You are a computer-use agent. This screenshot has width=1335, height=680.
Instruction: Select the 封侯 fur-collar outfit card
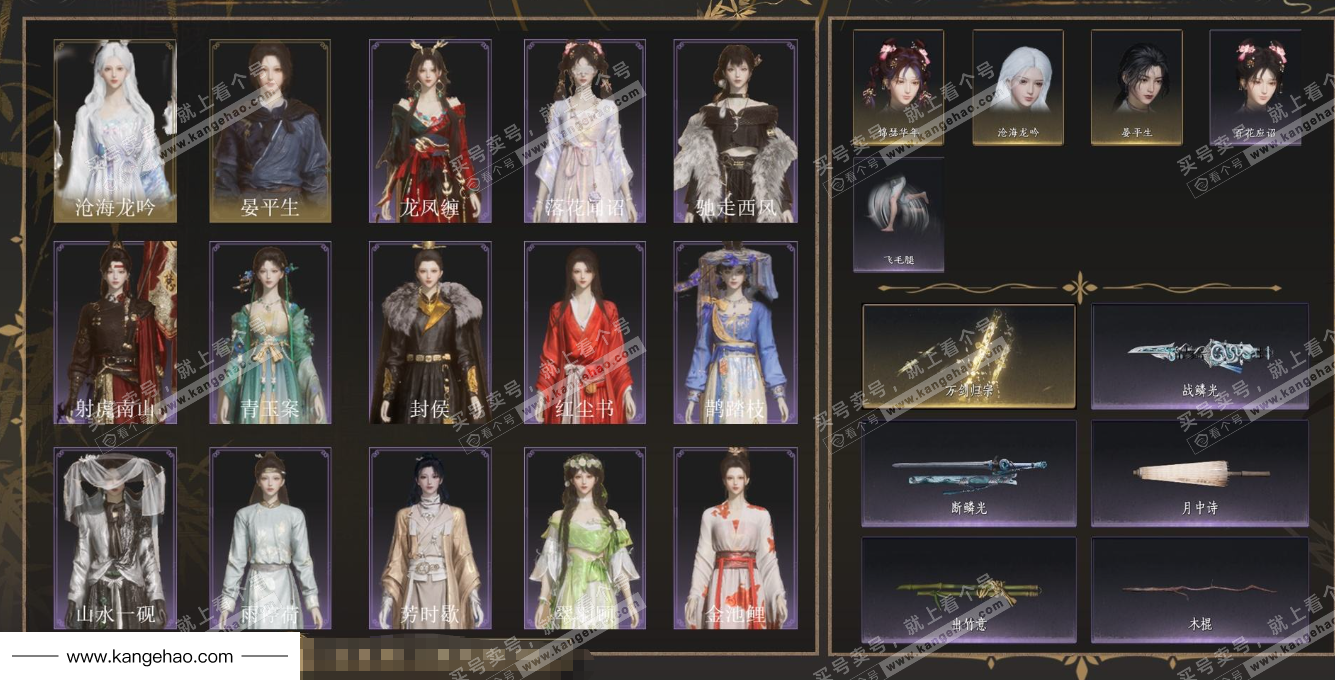point(430,333)
